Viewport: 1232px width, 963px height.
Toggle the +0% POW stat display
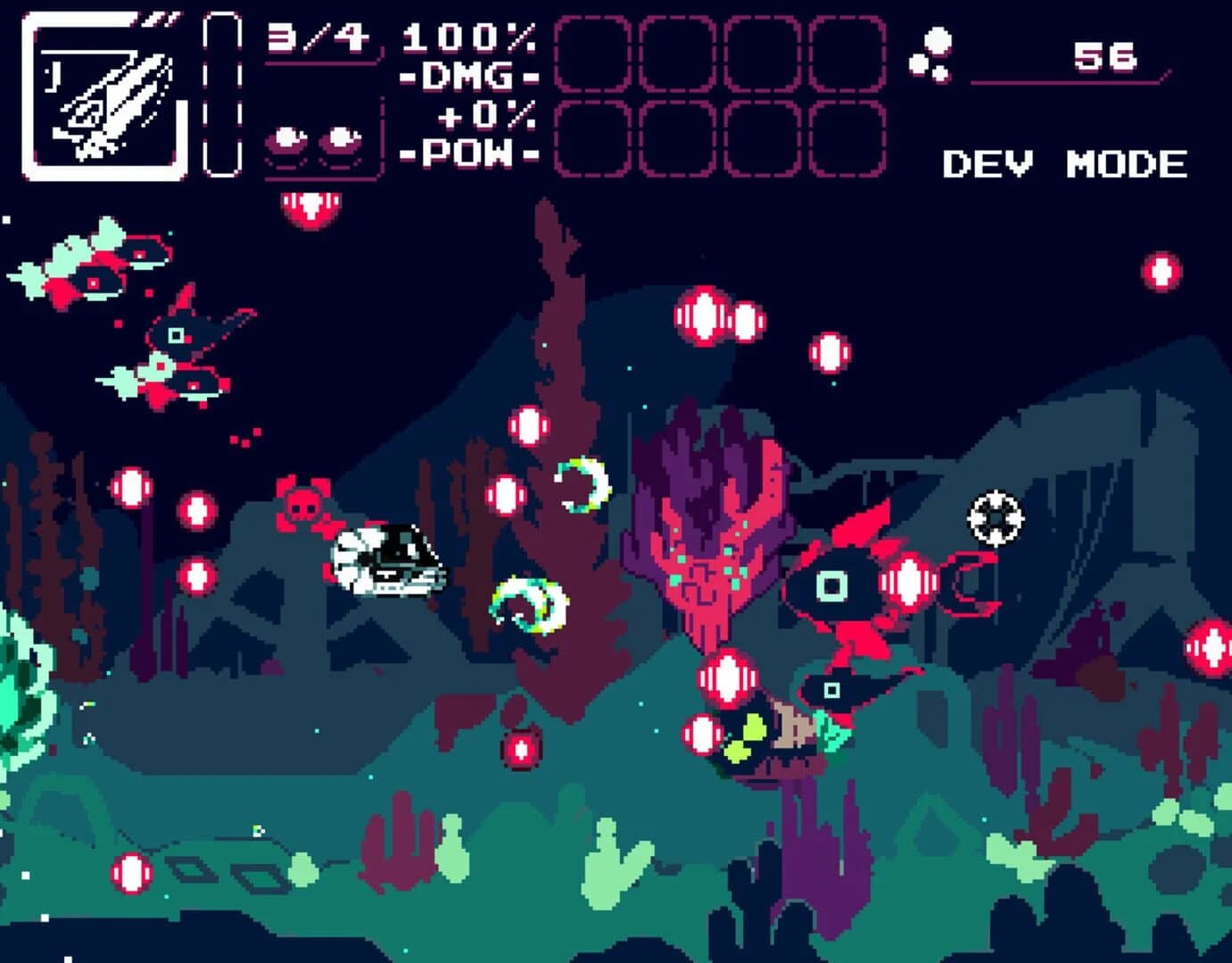coord(468,134)
